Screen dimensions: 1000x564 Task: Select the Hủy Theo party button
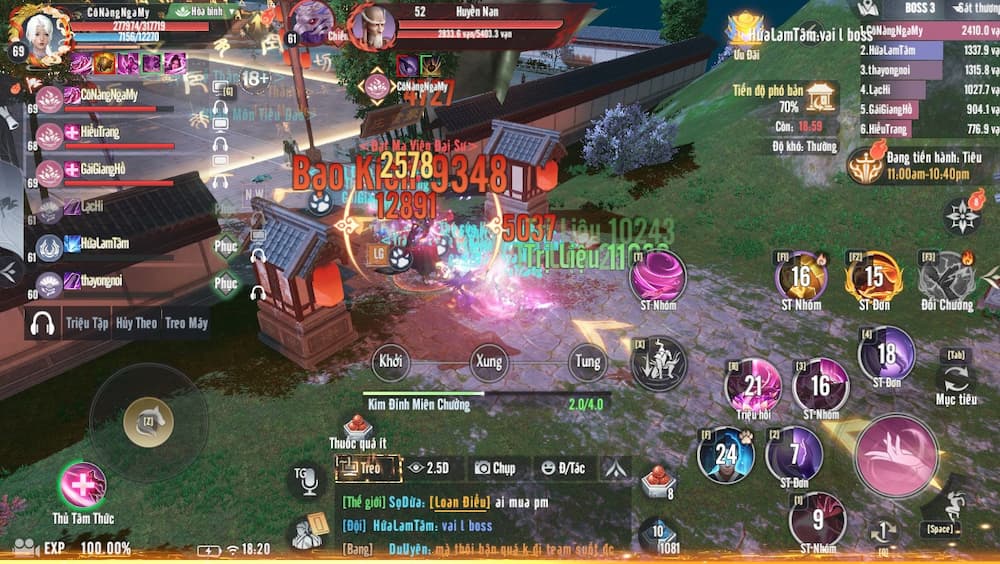click(136, 323)
